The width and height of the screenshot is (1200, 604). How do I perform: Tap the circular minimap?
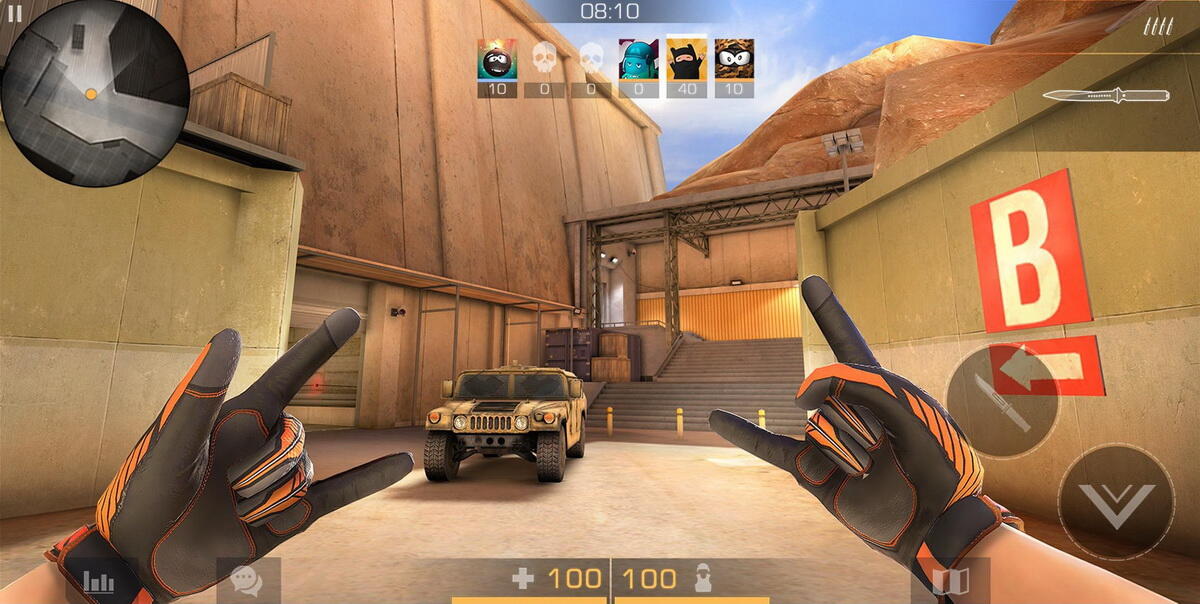pos(95,93)
